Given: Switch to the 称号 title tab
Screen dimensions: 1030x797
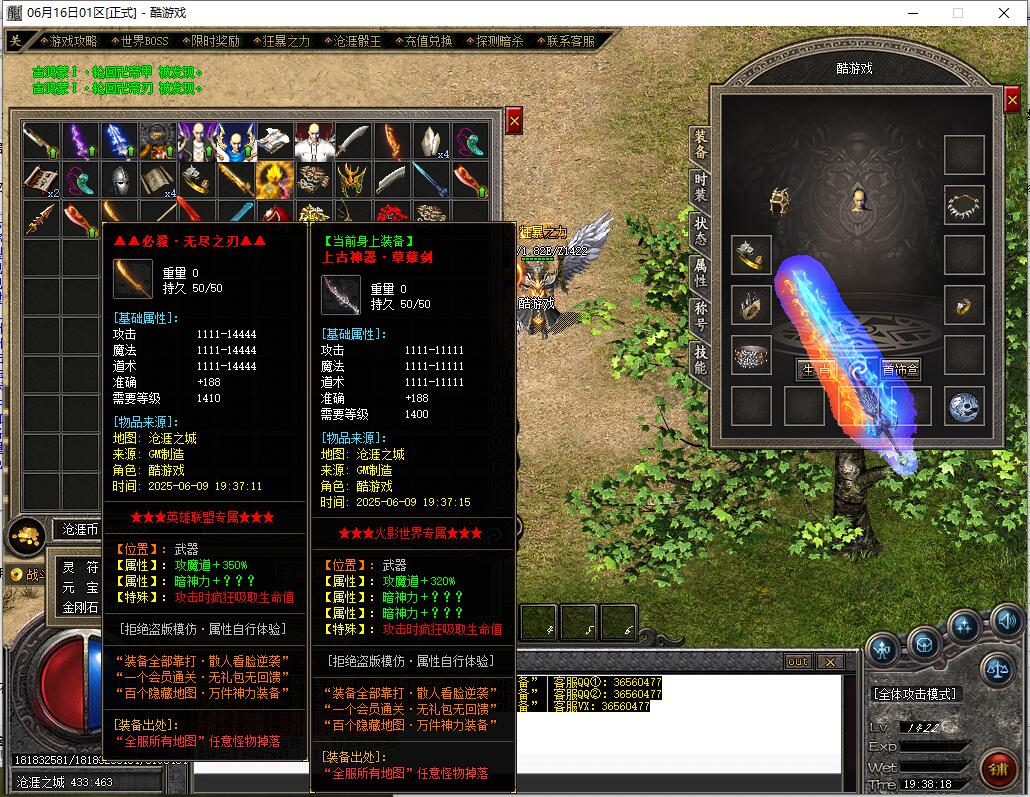Looking at the screenshot, I should coord(700,315).
